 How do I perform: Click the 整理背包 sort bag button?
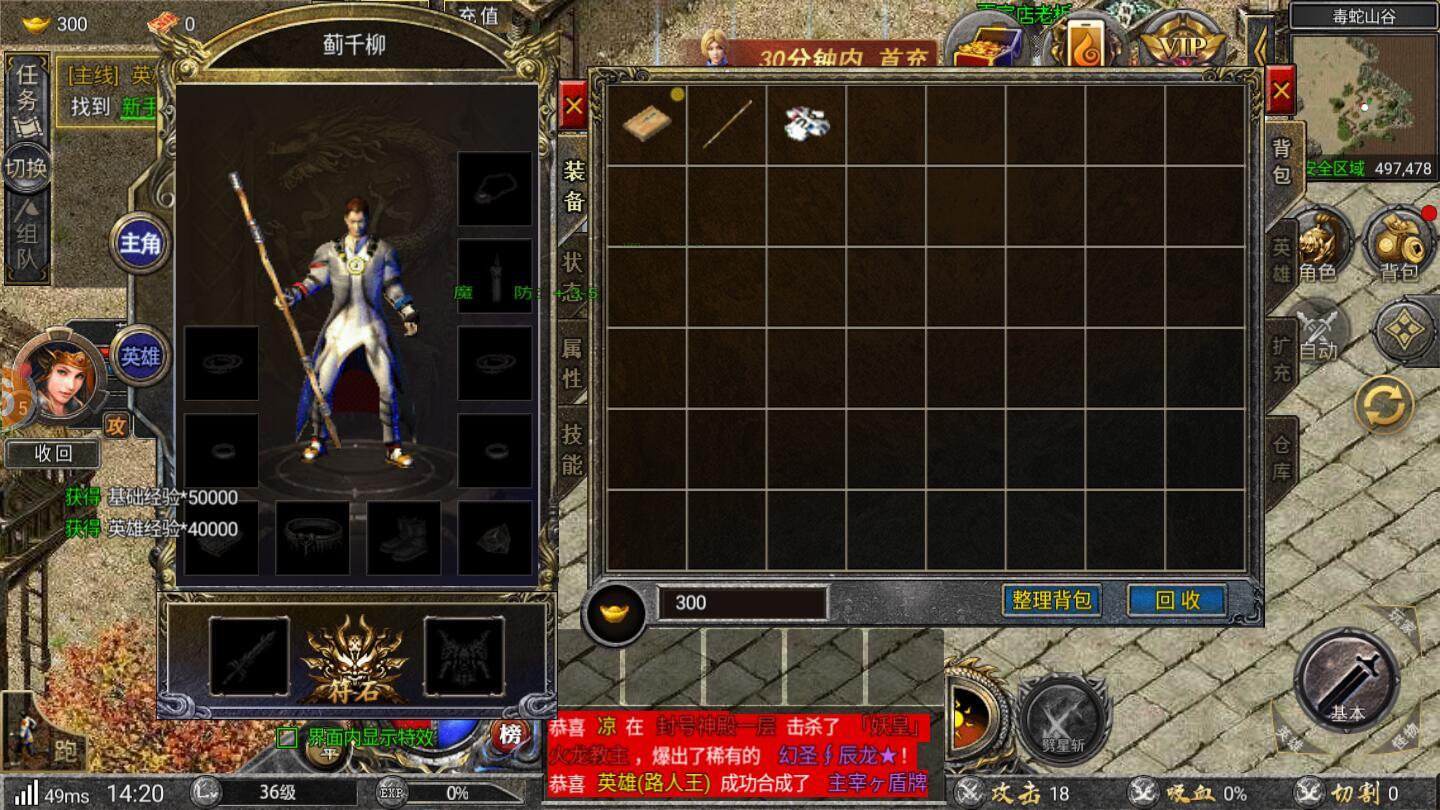click(x=1053, y=600)
